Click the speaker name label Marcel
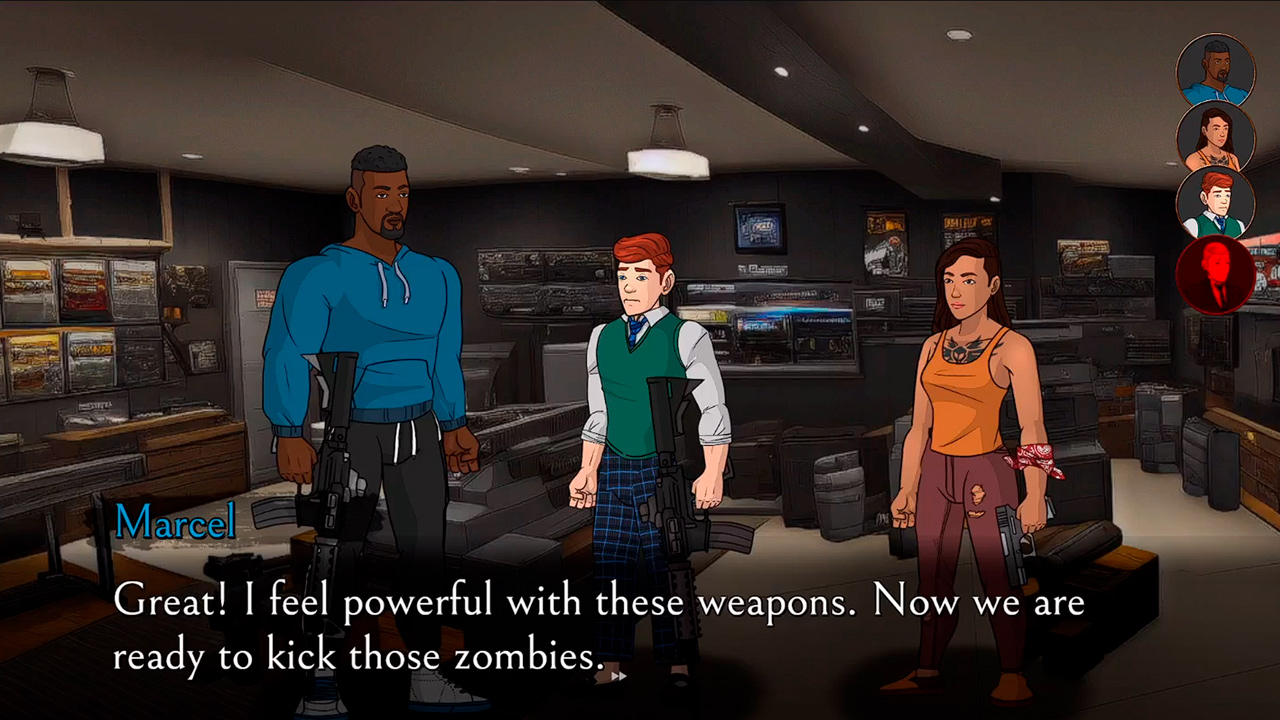 (175, 521)
